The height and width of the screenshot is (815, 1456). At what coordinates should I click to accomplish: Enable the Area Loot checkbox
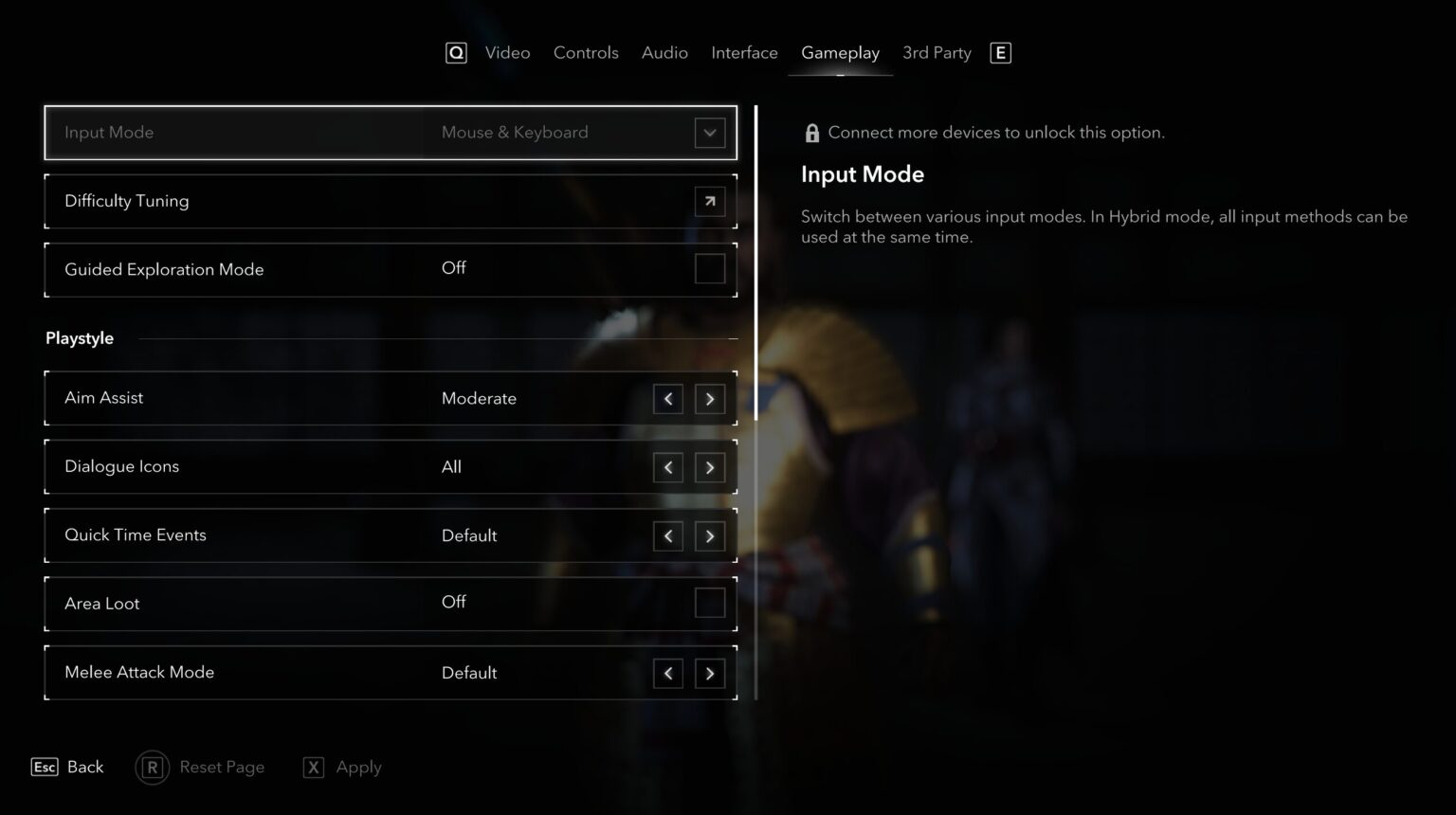(709, 603)
